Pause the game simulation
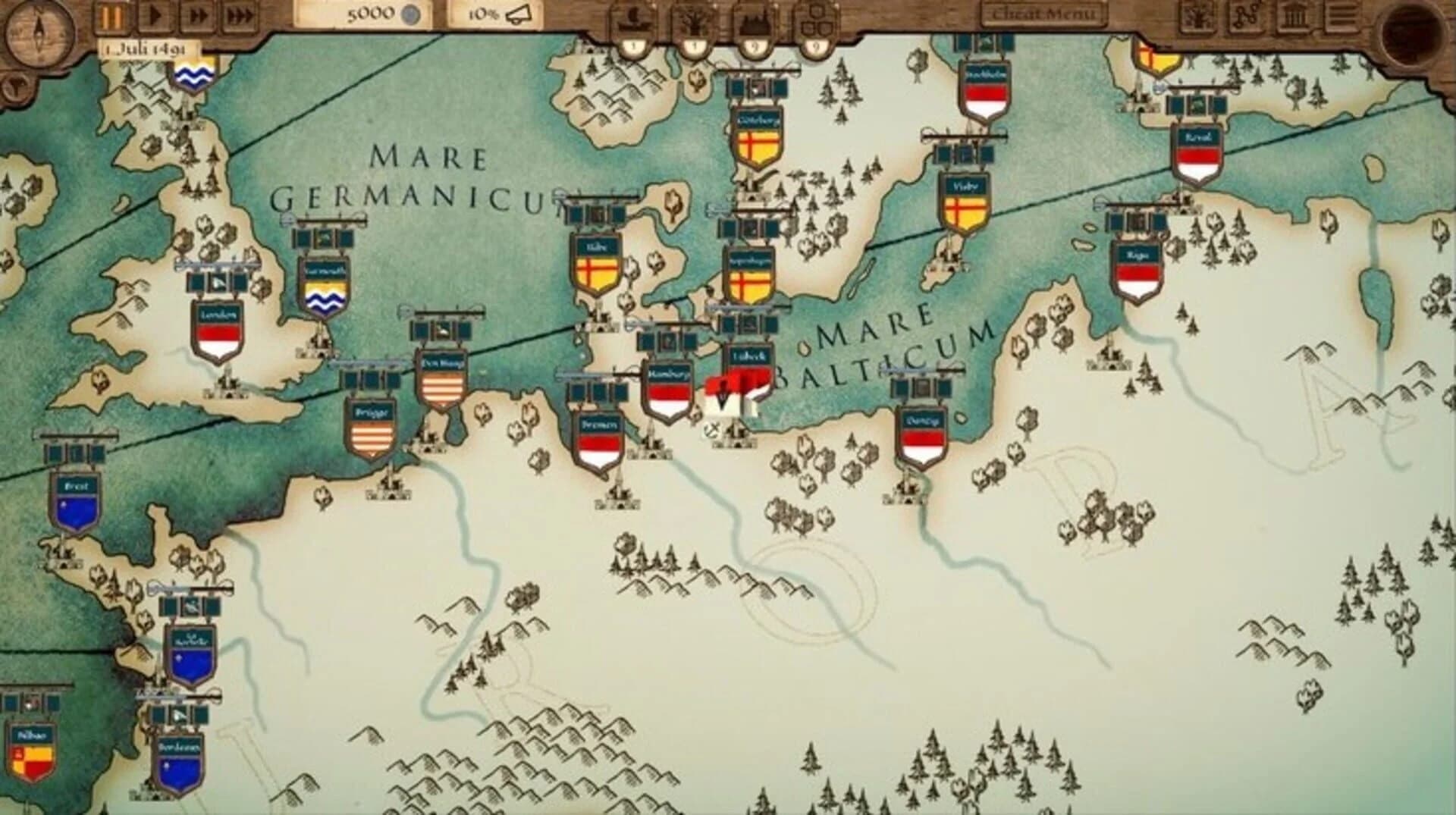This screenshot has height=815, width=1456. (x=111, y=14)
